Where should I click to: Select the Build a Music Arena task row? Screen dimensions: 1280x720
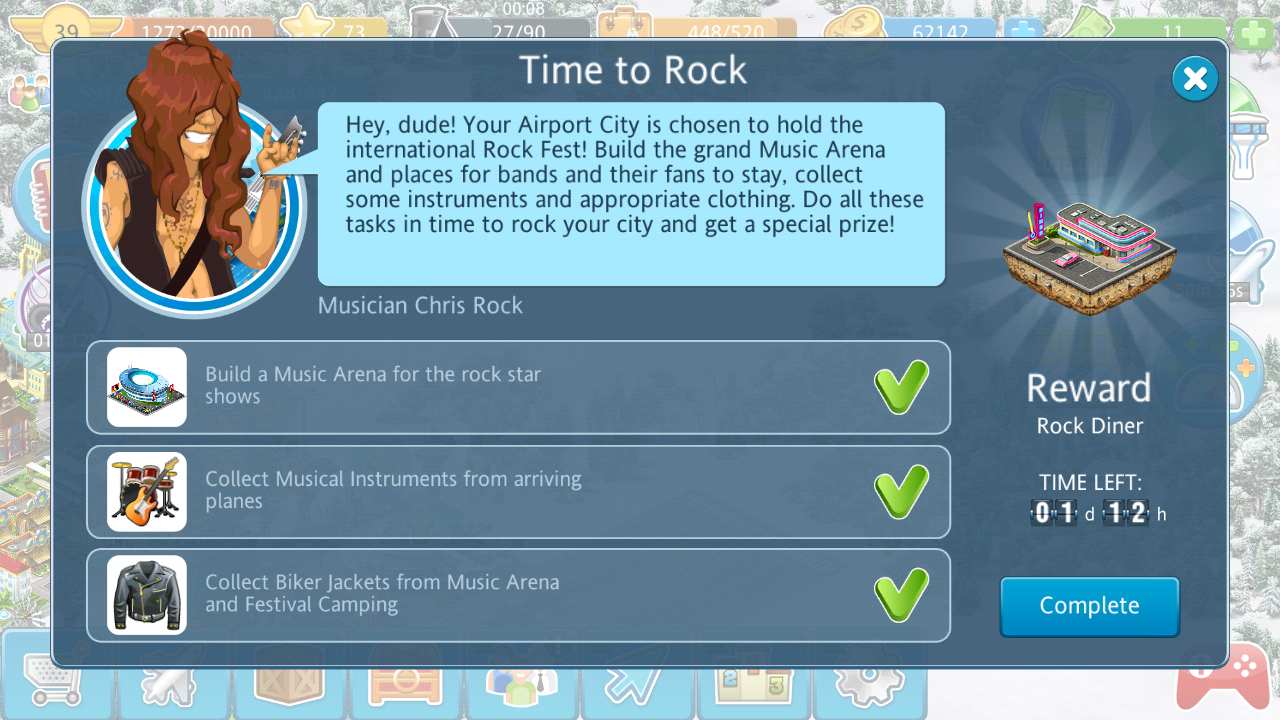pos(518,387)
